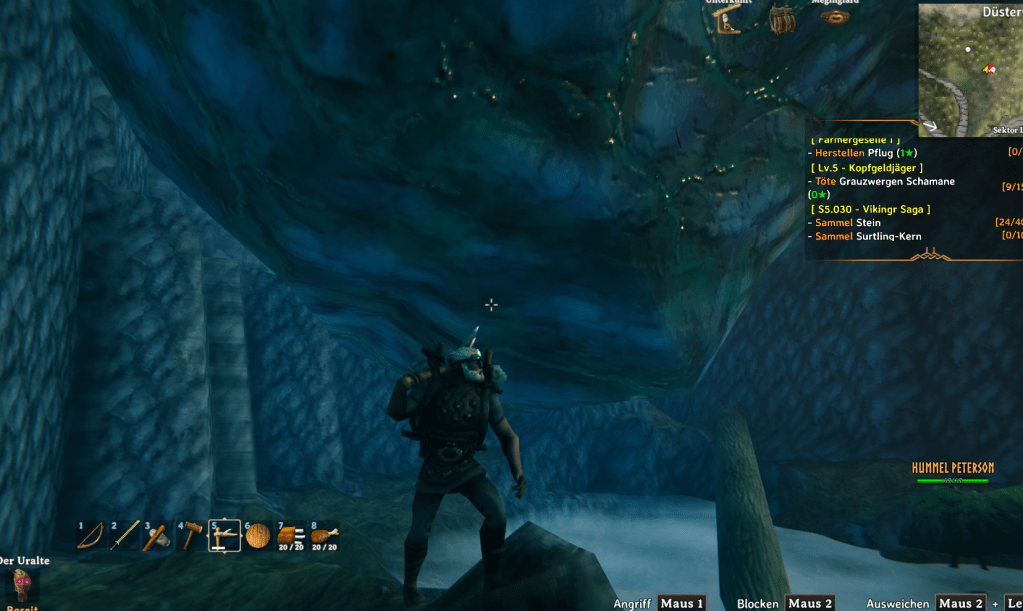Use the cooked meat leg in slot 8
Screen dimensions: 1023x611
click(324, 537)
